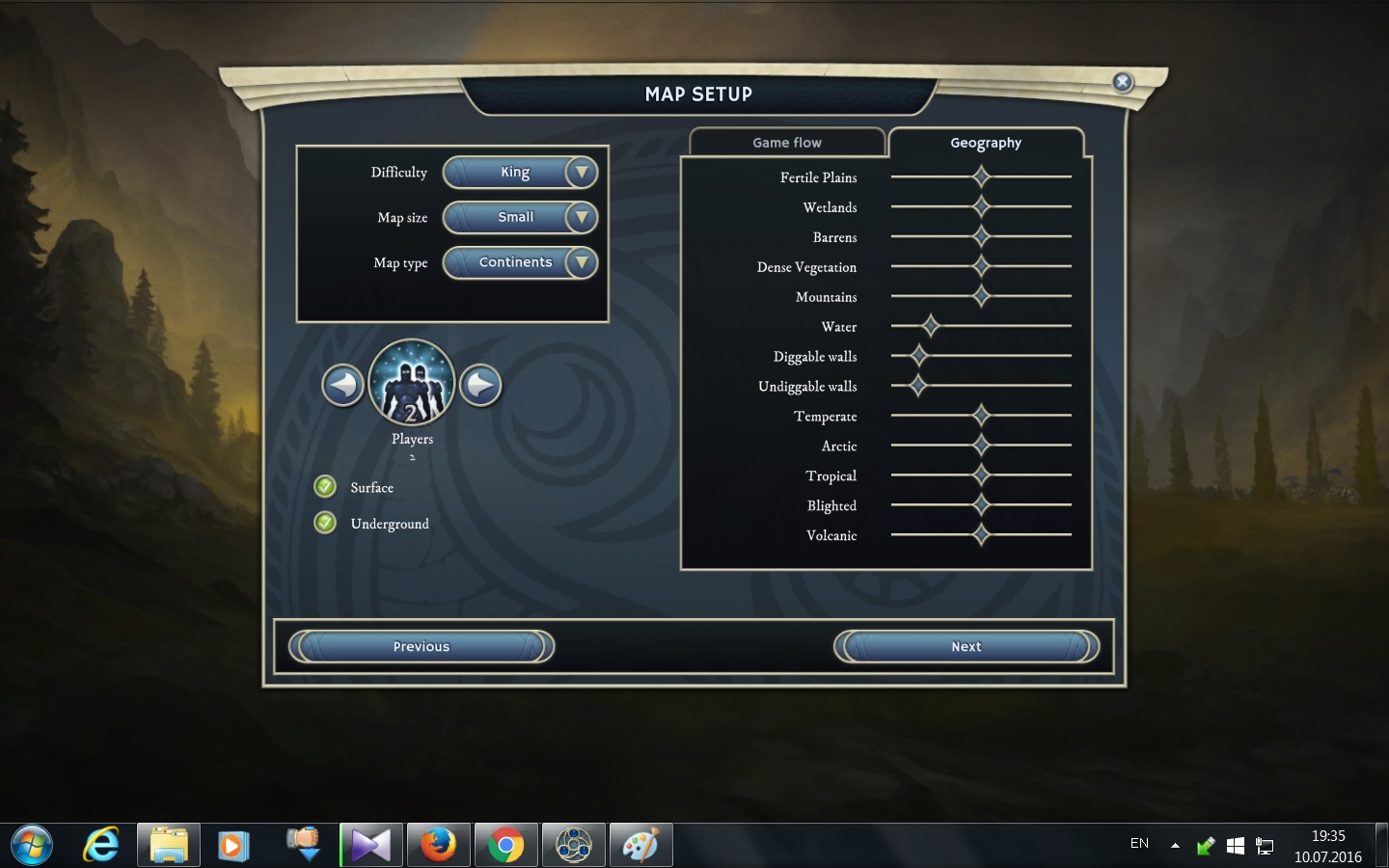Increase the number of players

pyautogui.click(x=480, y=386)
